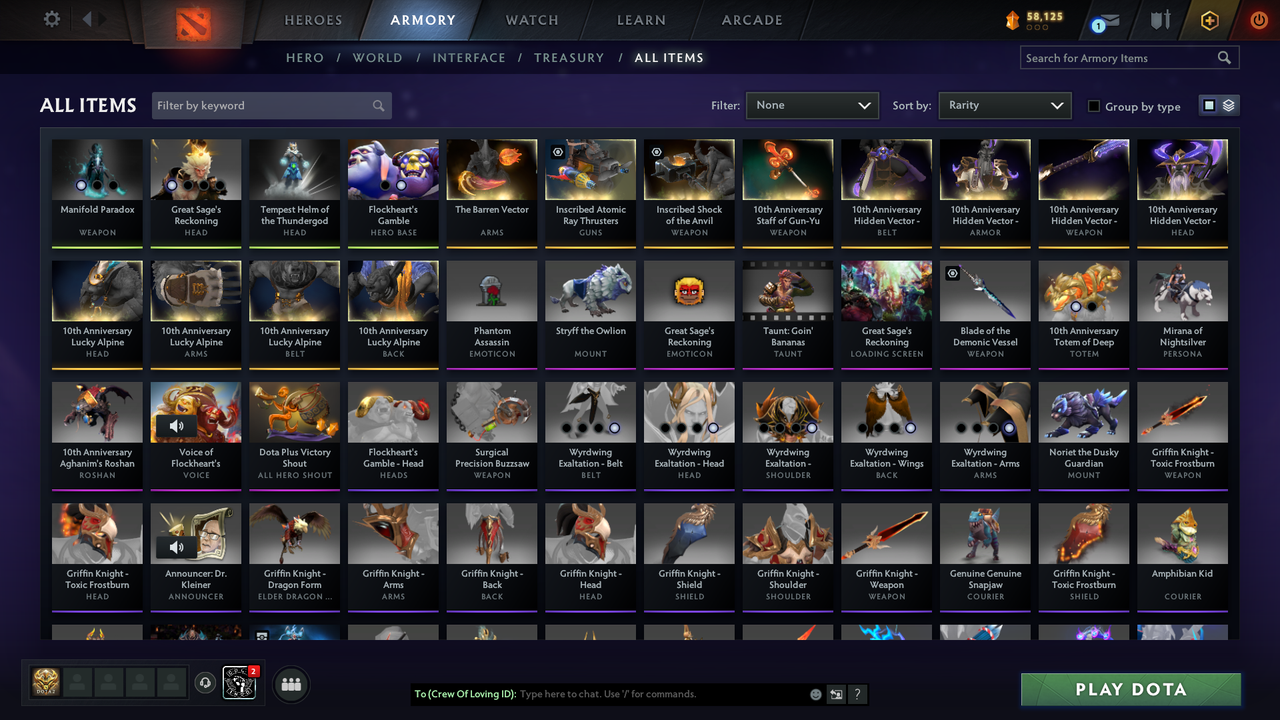This screenshot has width=1280, height=720.
Task: Click the glowing shard currency icon
Action: (1013, 17)
